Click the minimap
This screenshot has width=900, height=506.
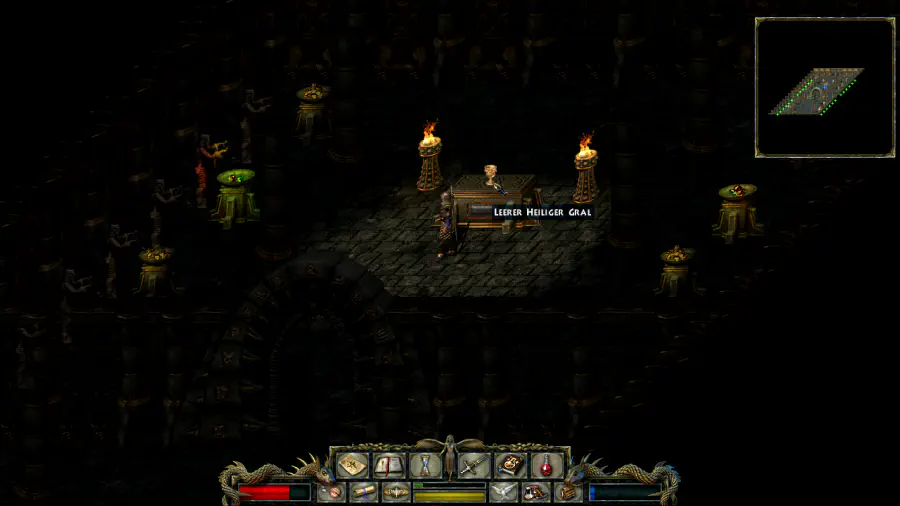pyautogui.click(x=824, y=87)
